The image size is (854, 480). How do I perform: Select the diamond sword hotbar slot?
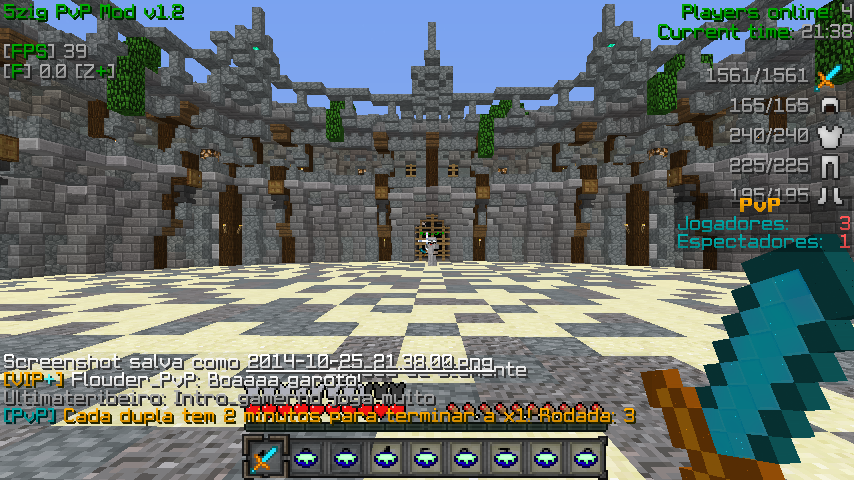(264, 459)
